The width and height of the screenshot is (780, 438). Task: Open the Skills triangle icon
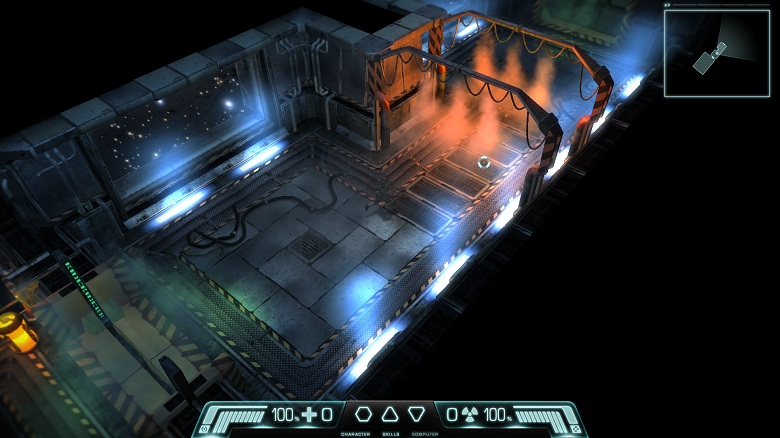pos(390,414)
